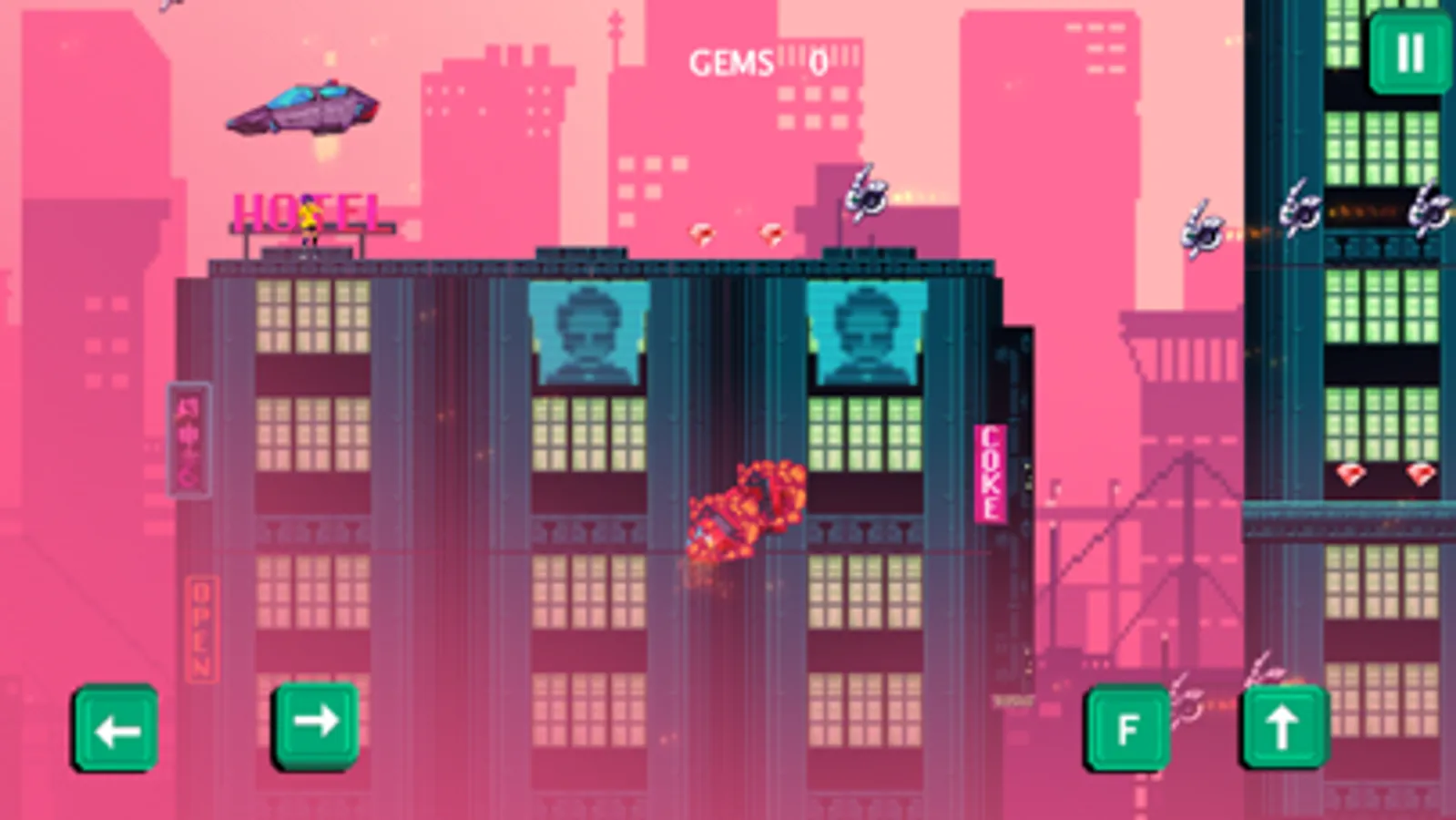Image resolution: width=1456 pixels, height=820 pixels.
Task: Tap the red gem on the rooftop
Action: pos(701,235)
